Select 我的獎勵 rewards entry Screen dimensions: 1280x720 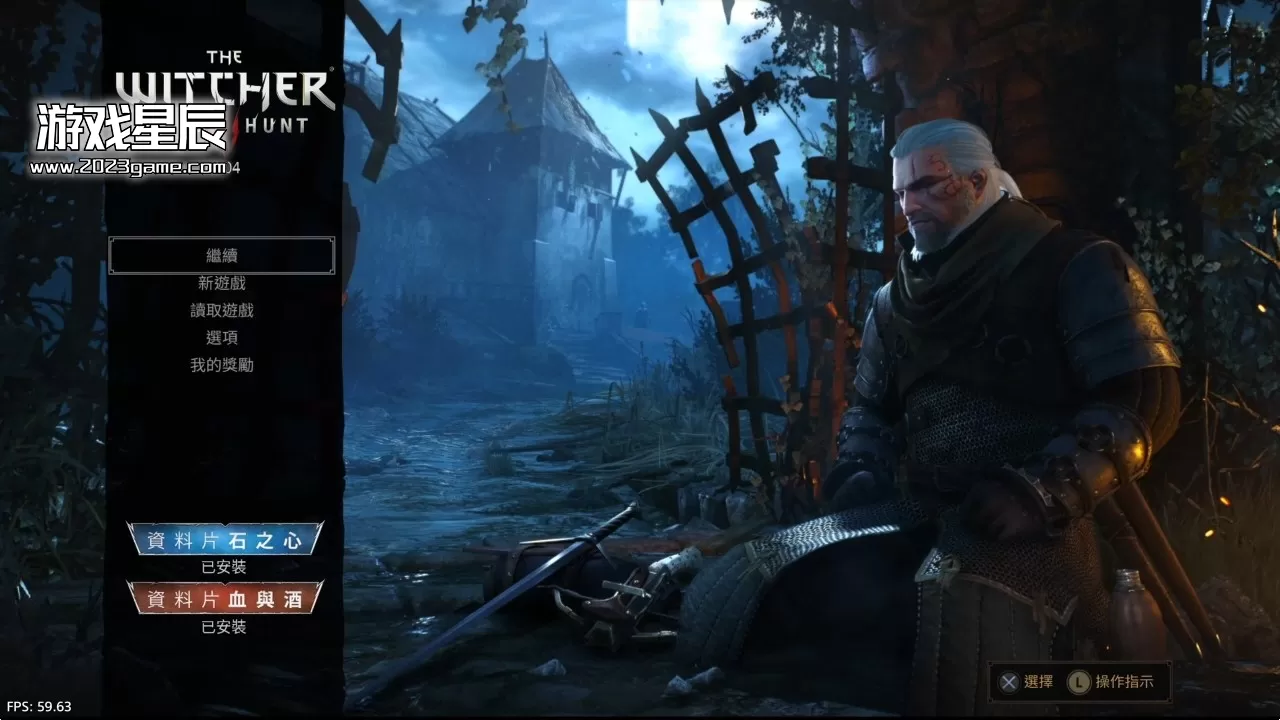(x=222, y=364)
